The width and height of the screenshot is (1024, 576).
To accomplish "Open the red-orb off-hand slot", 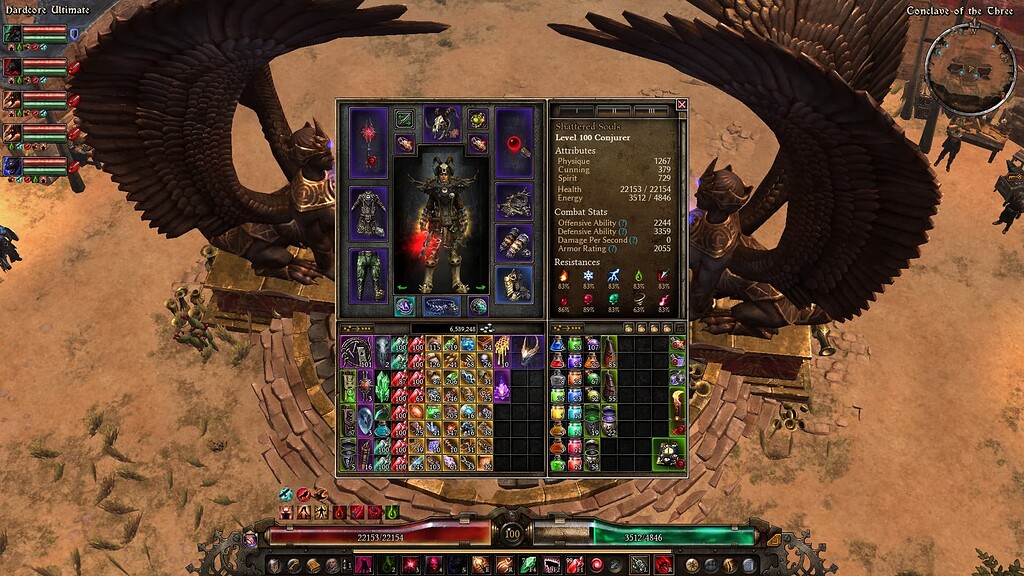I will 514,142.
